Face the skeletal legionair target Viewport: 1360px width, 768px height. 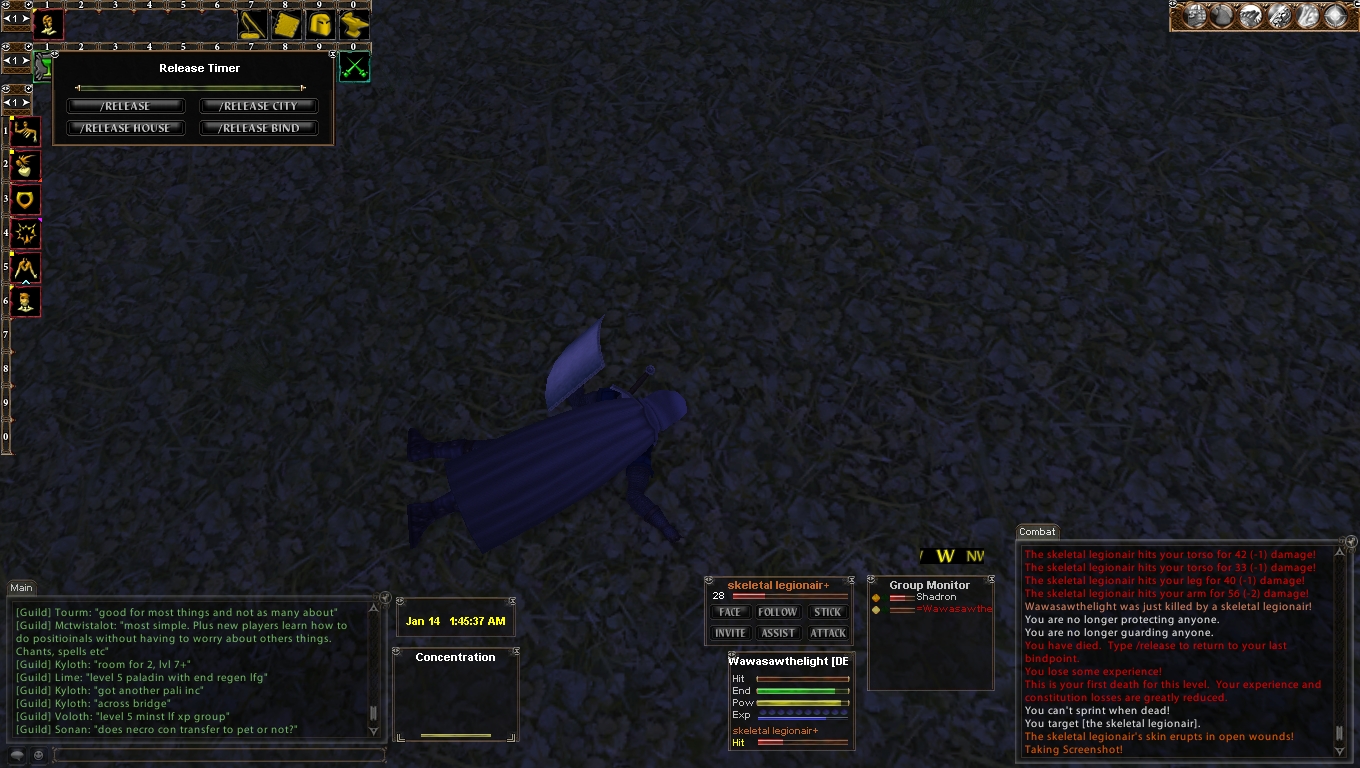point(730,612)
